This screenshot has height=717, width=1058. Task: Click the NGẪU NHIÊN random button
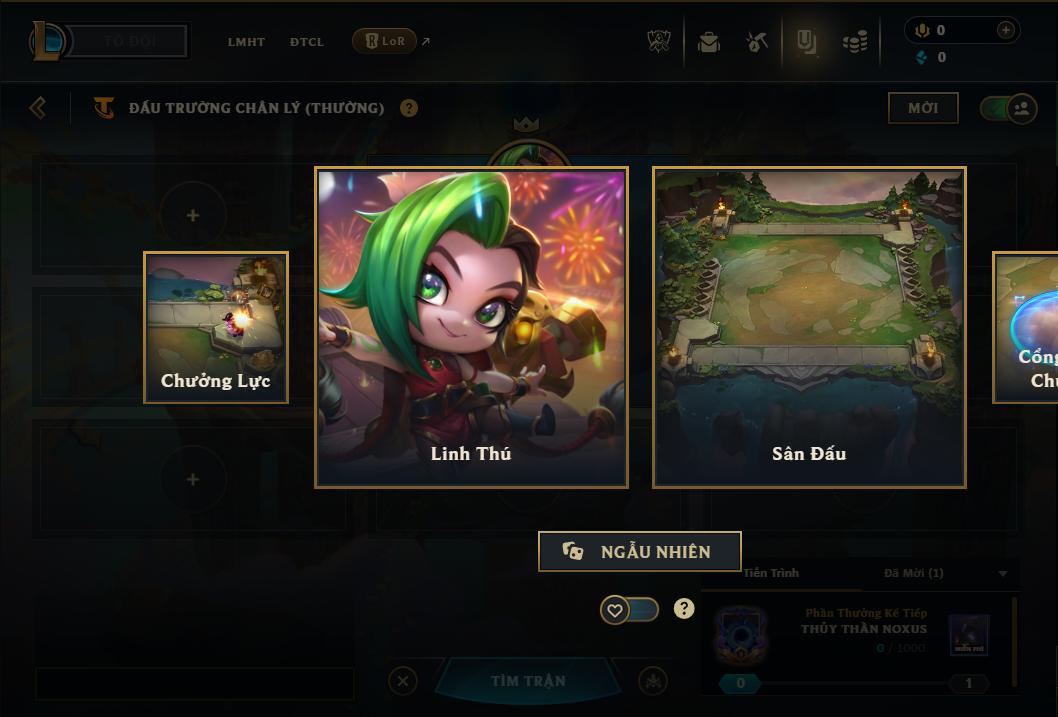640,551
